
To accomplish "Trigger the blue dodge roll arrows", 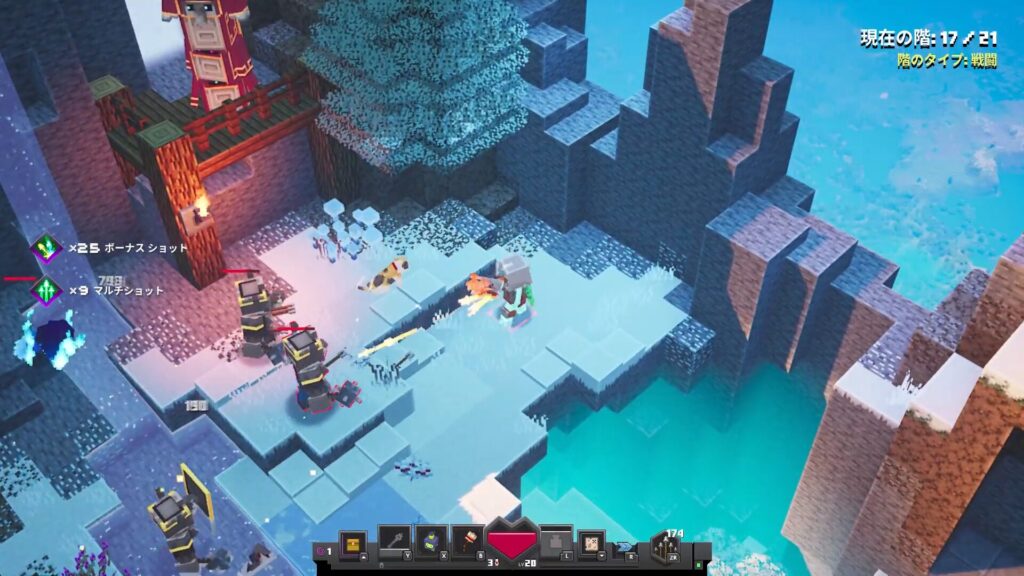I will [x=627, y=546].
